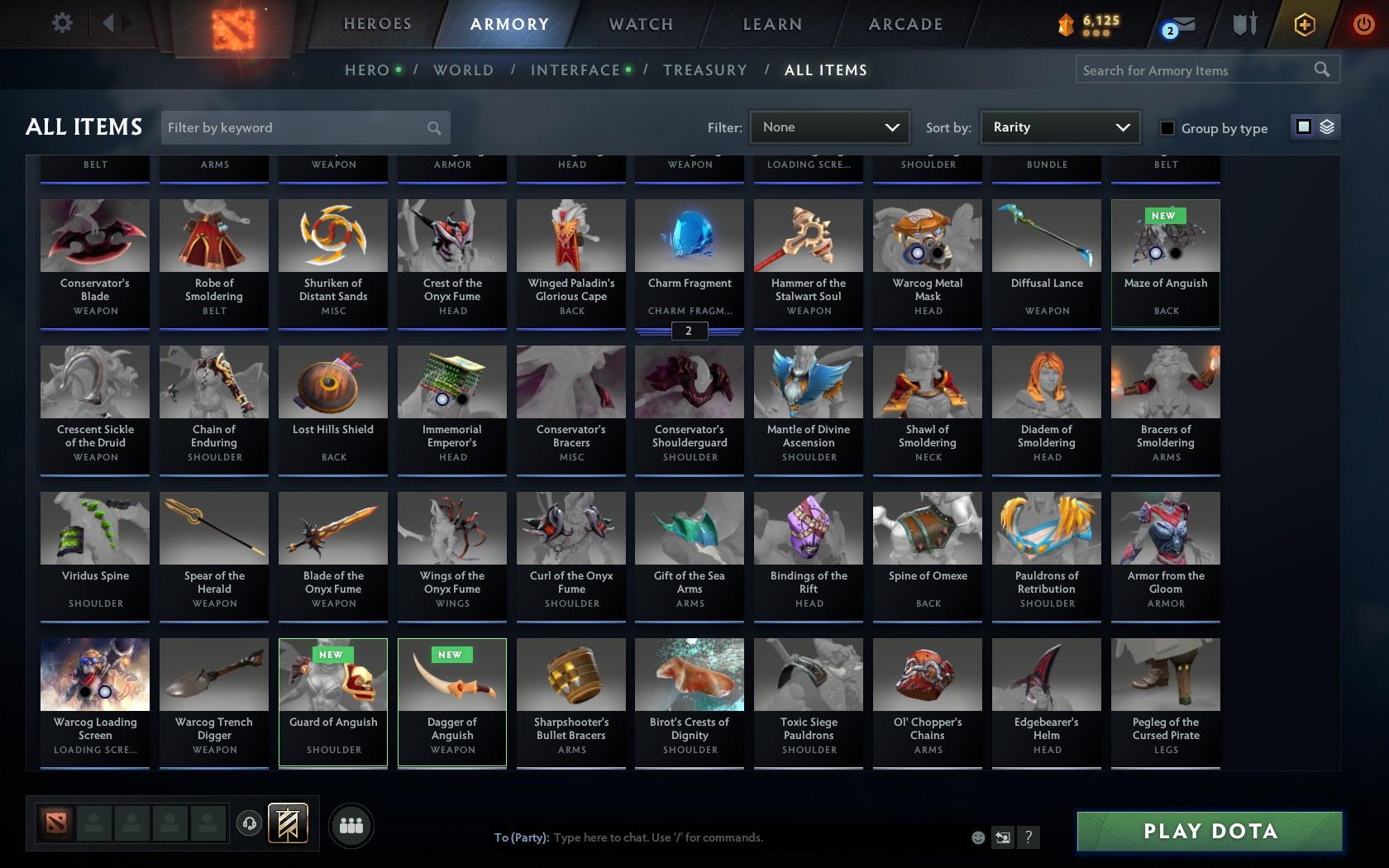Open the search magnifier for Armory Items
The height and width of the screenshot is (868, 1389).
(x=1321, y=70)
